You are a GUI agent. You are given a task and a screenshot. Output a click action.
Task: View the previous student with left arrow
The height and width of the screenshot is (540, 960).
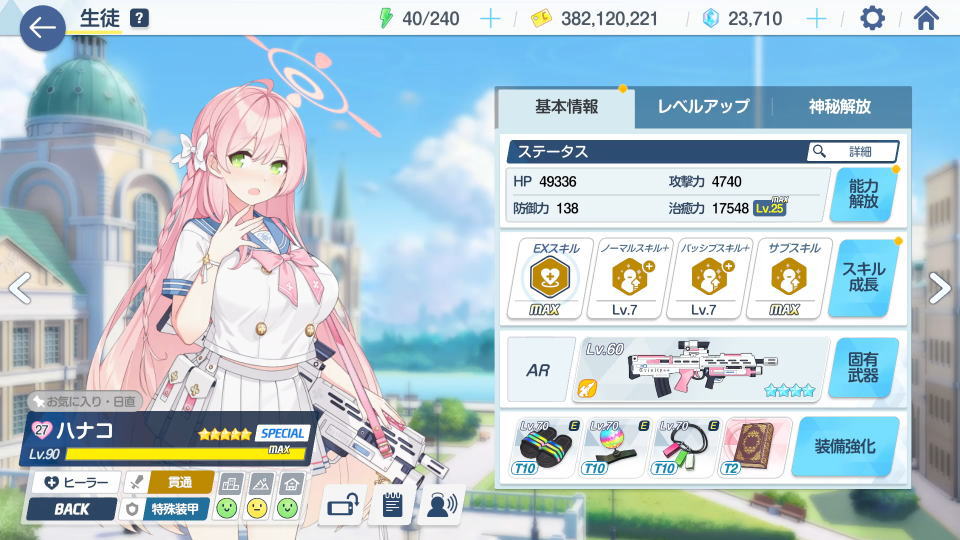pos(20,288)
